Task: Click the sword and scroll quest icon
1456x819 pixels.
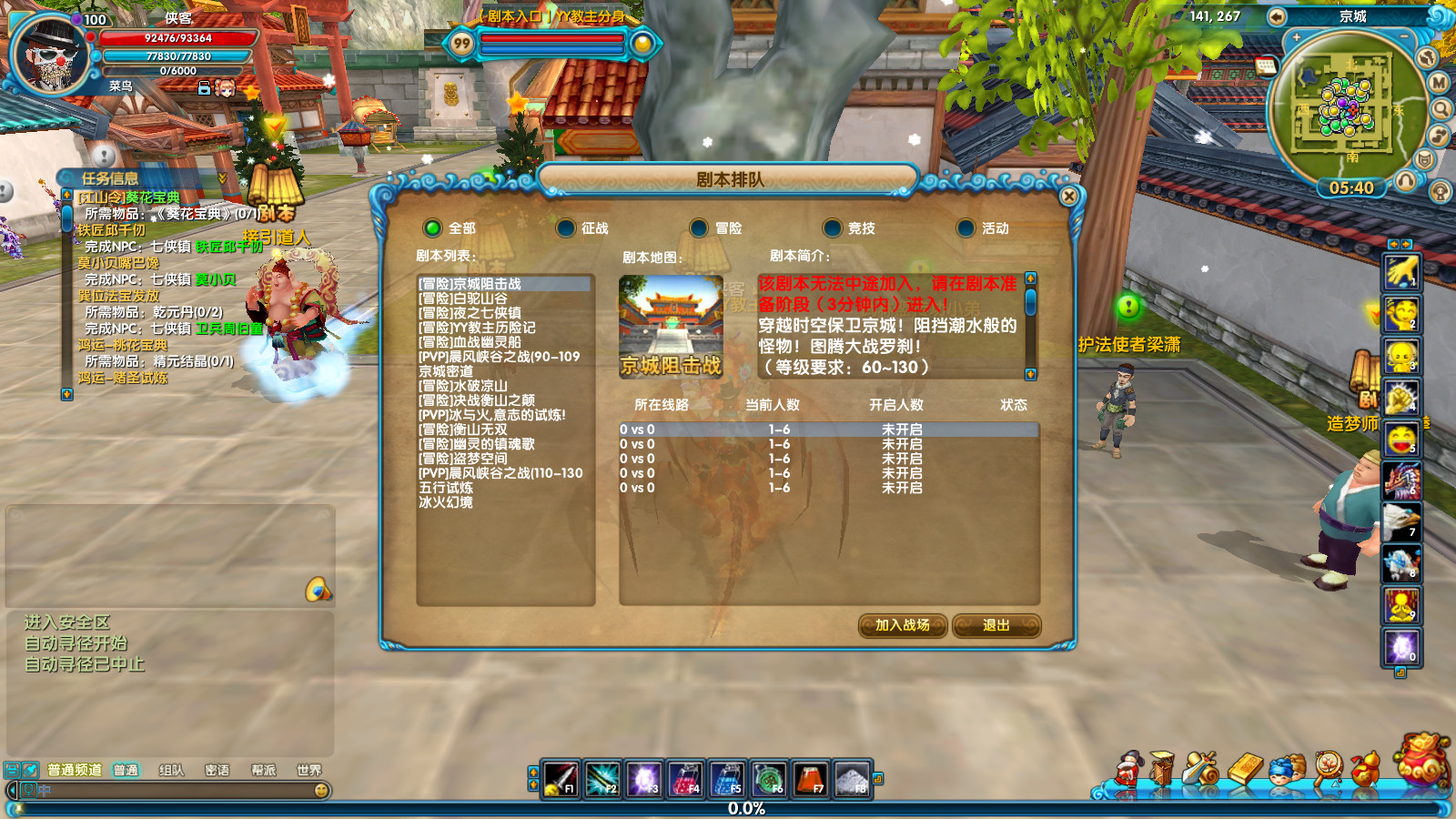Action: (1199, 769)
